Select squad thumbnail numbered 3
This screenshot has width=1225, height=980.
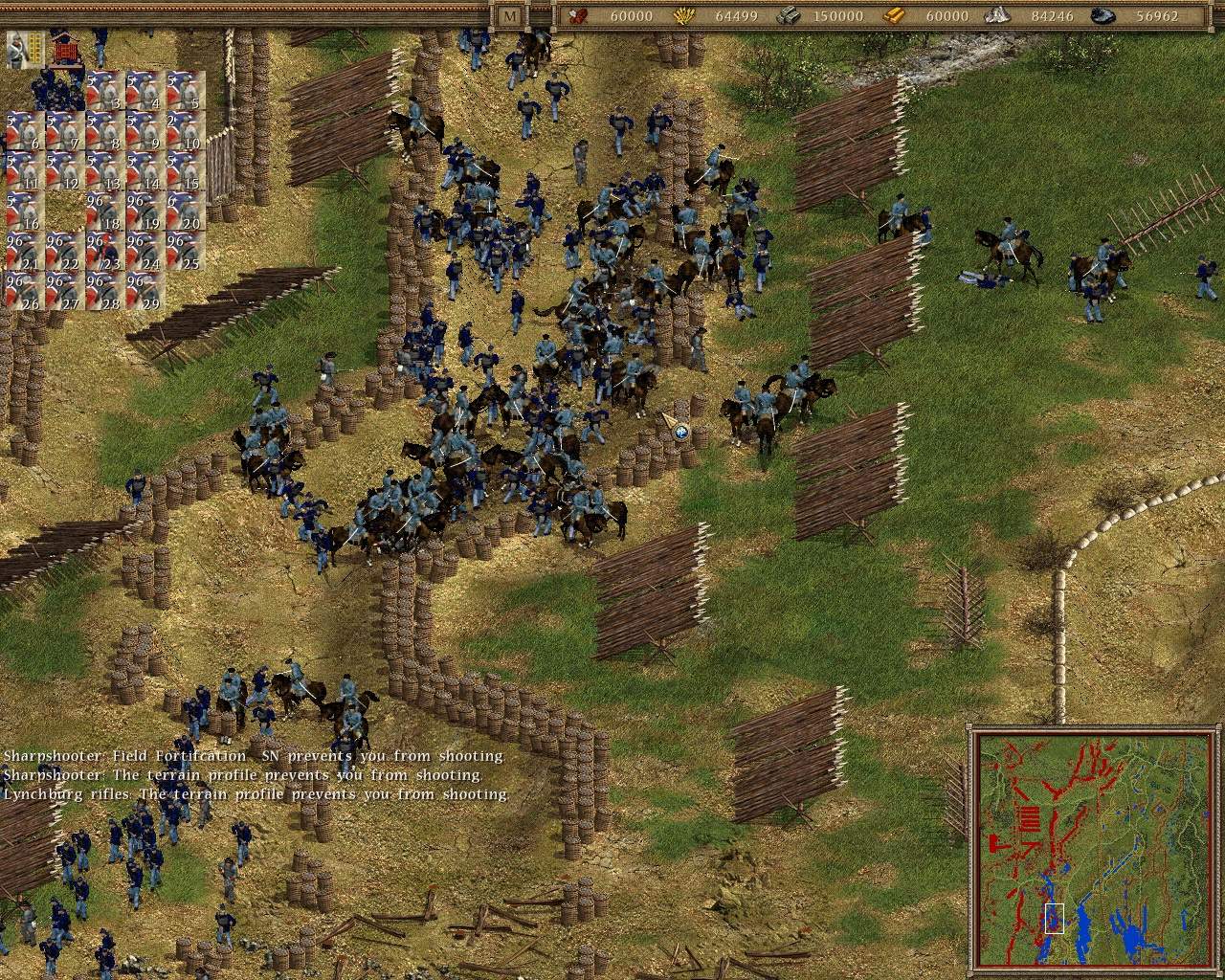coord(103,89)
